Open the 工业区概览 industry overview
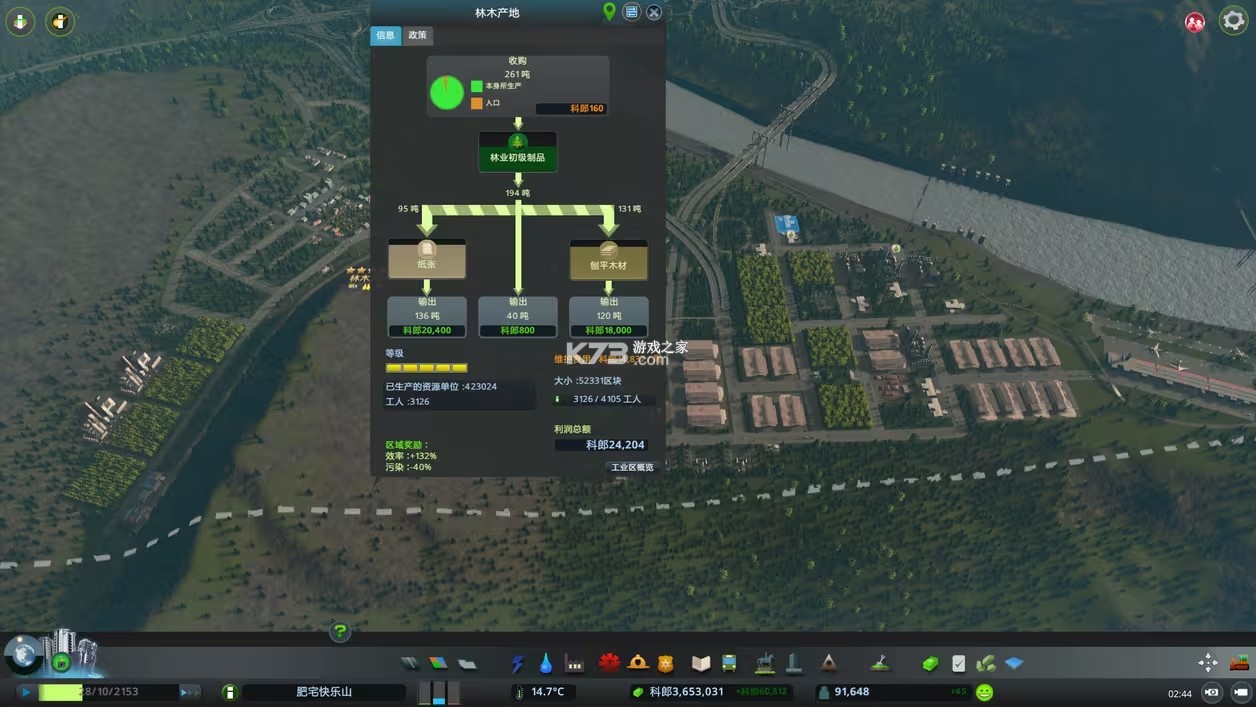 coord(632,467)
